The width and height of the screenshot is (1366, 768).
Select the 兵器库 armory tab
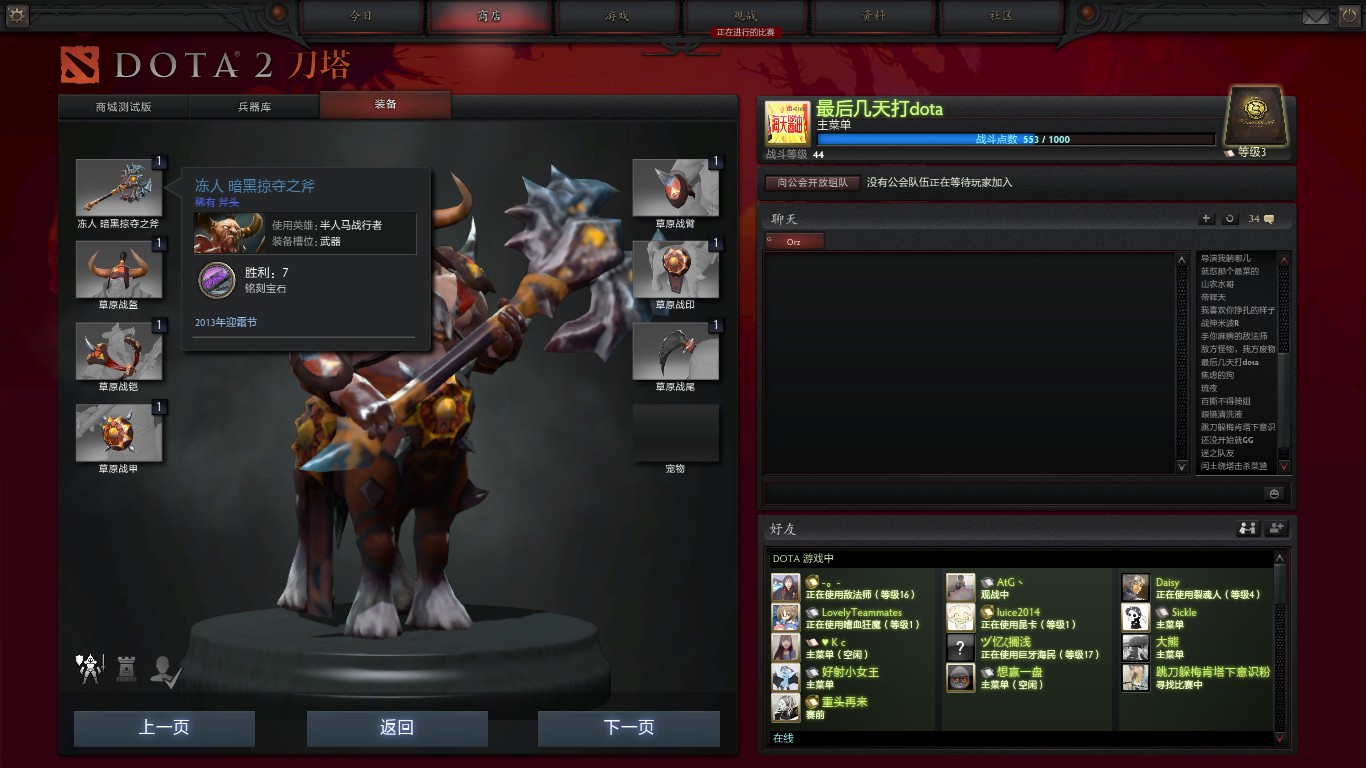254,106
